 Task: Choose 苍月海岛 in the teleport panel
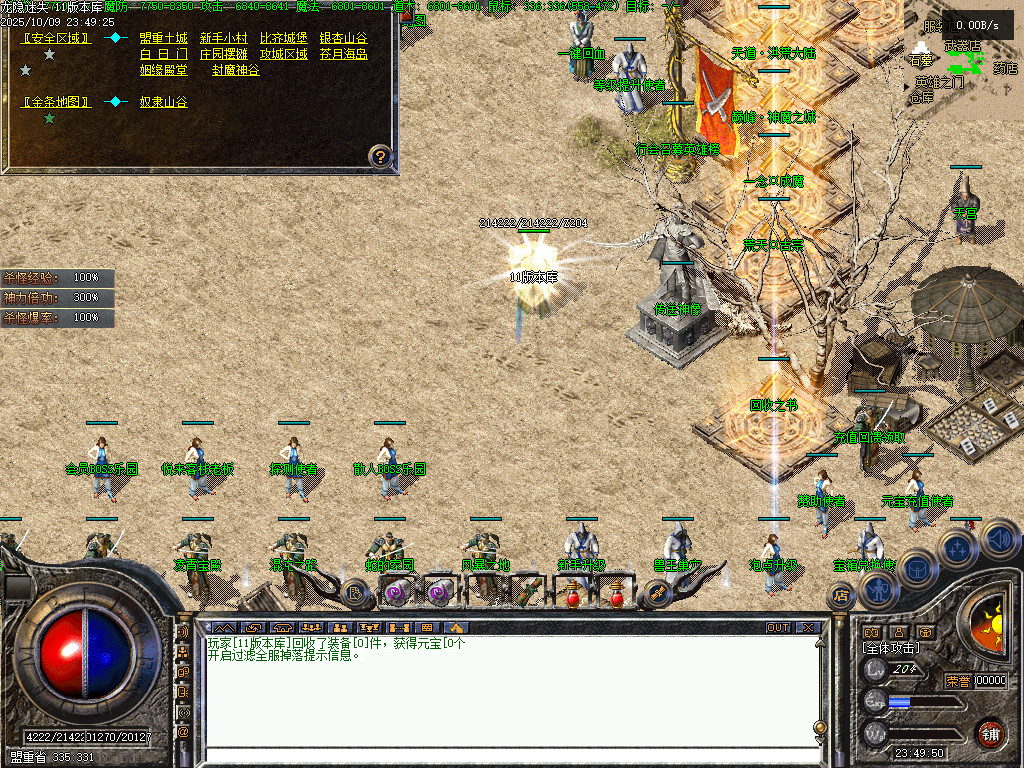[x=343, y=54]
